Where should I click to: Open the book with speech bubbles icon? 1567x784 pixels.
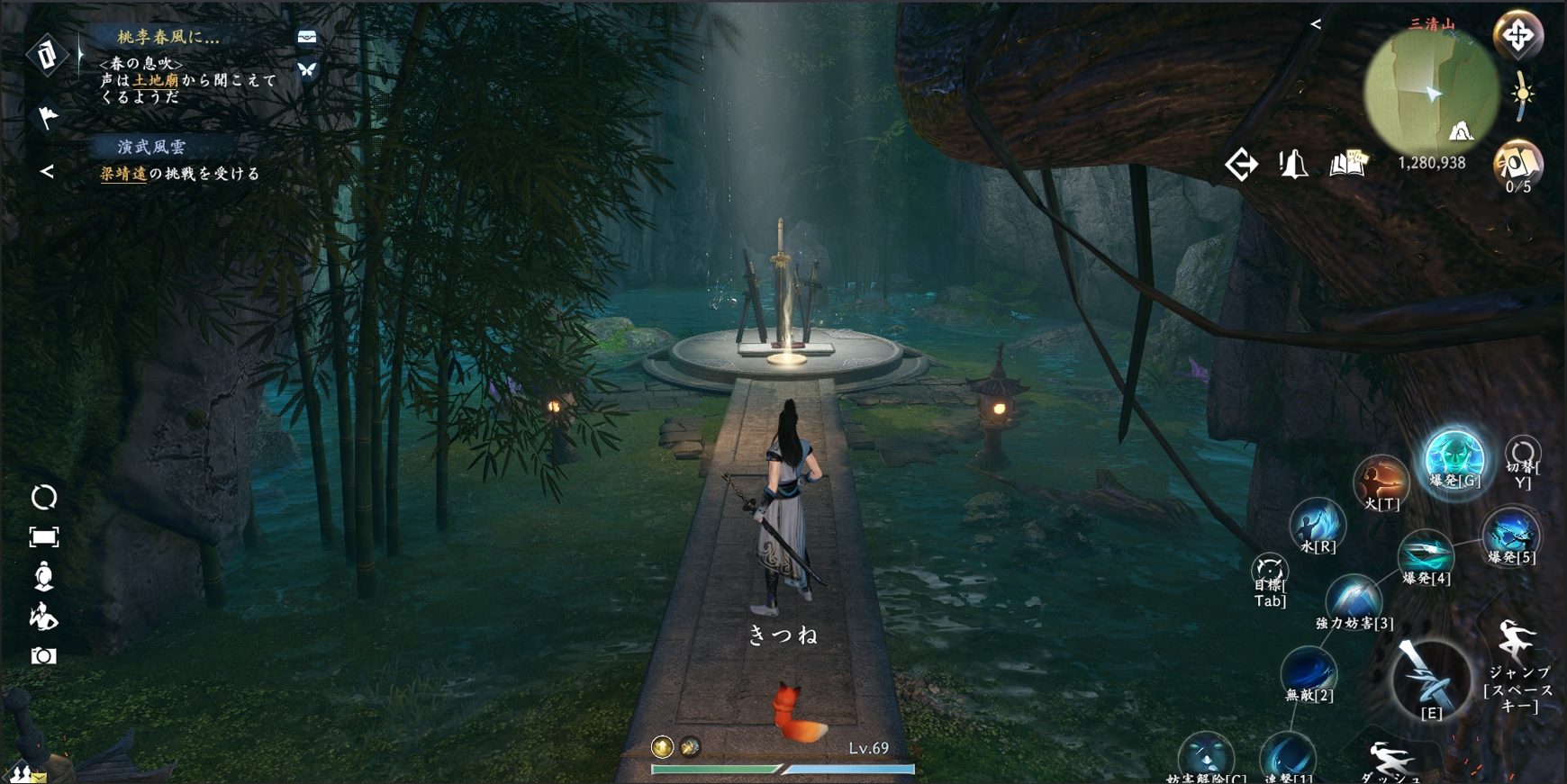point(1347,164)
